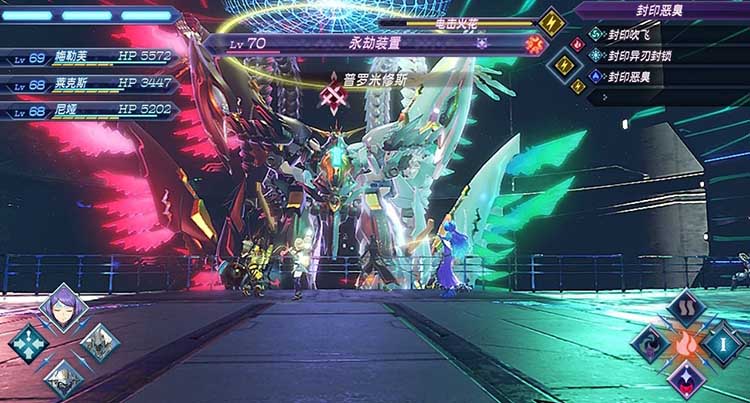This screenshot has width=750, height=403.
Task: Use the wavy heat lines art
Action: [x=687, y=308]
